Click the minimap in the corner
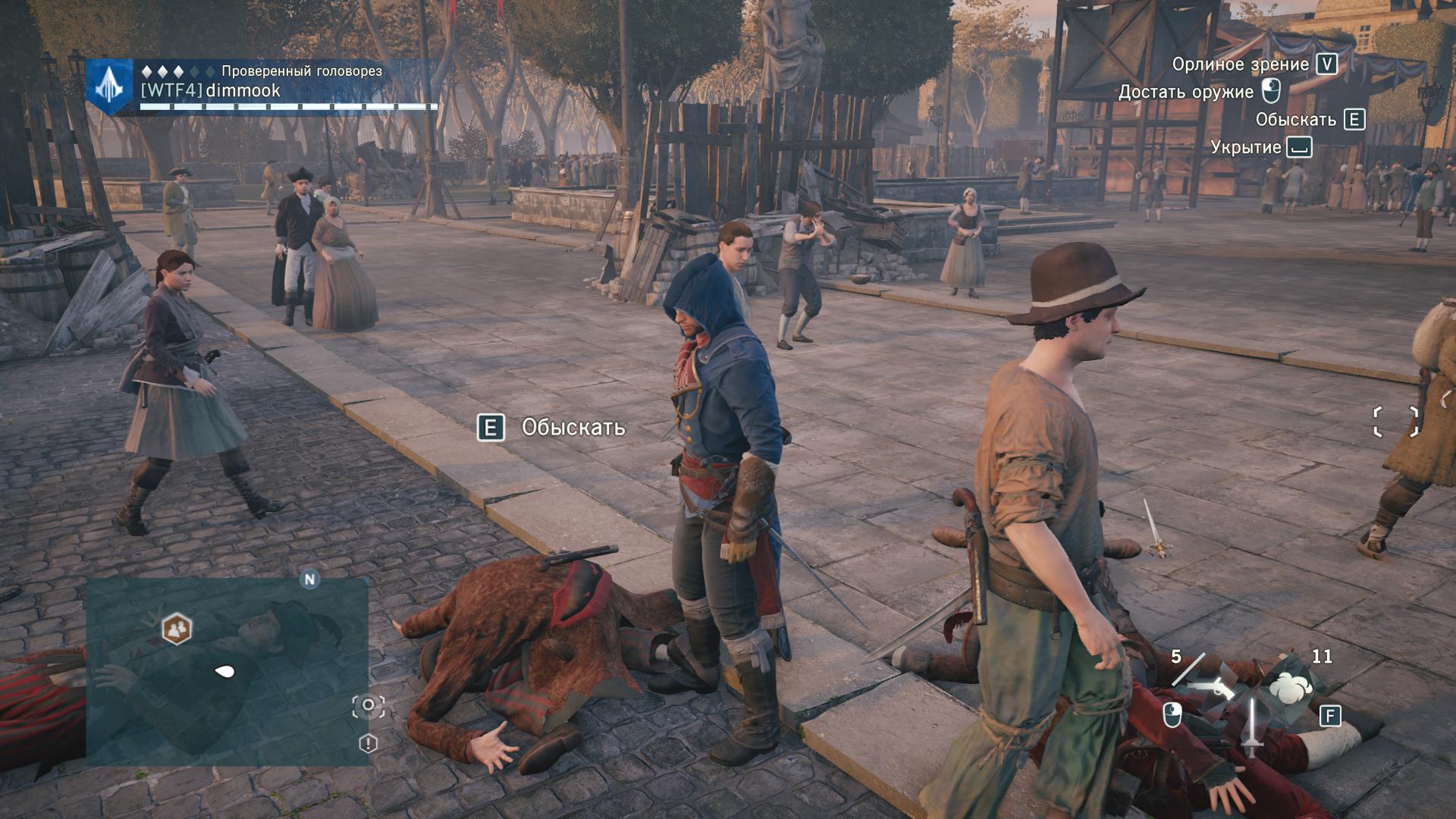This screenshot has height=819, width=1456. click(x=226, y=672)
